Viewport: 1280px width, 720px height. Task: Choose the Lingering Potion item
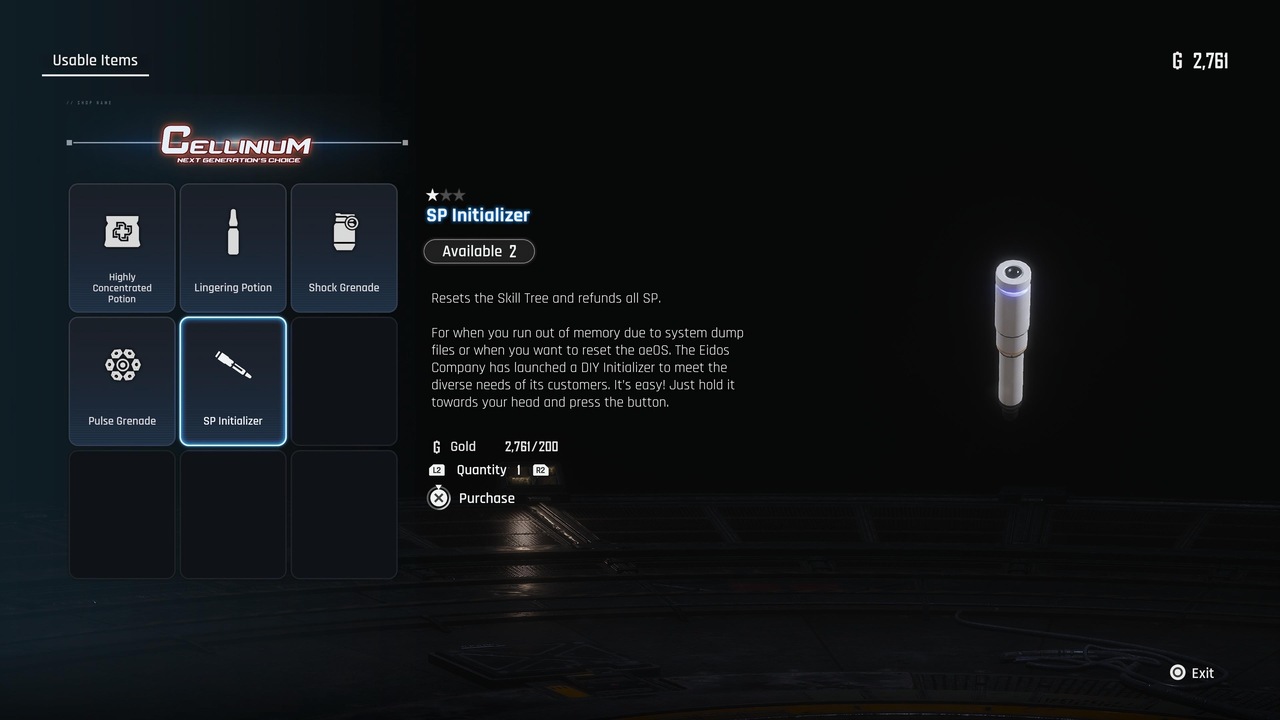pyautogui.click(x=233, y=248)
